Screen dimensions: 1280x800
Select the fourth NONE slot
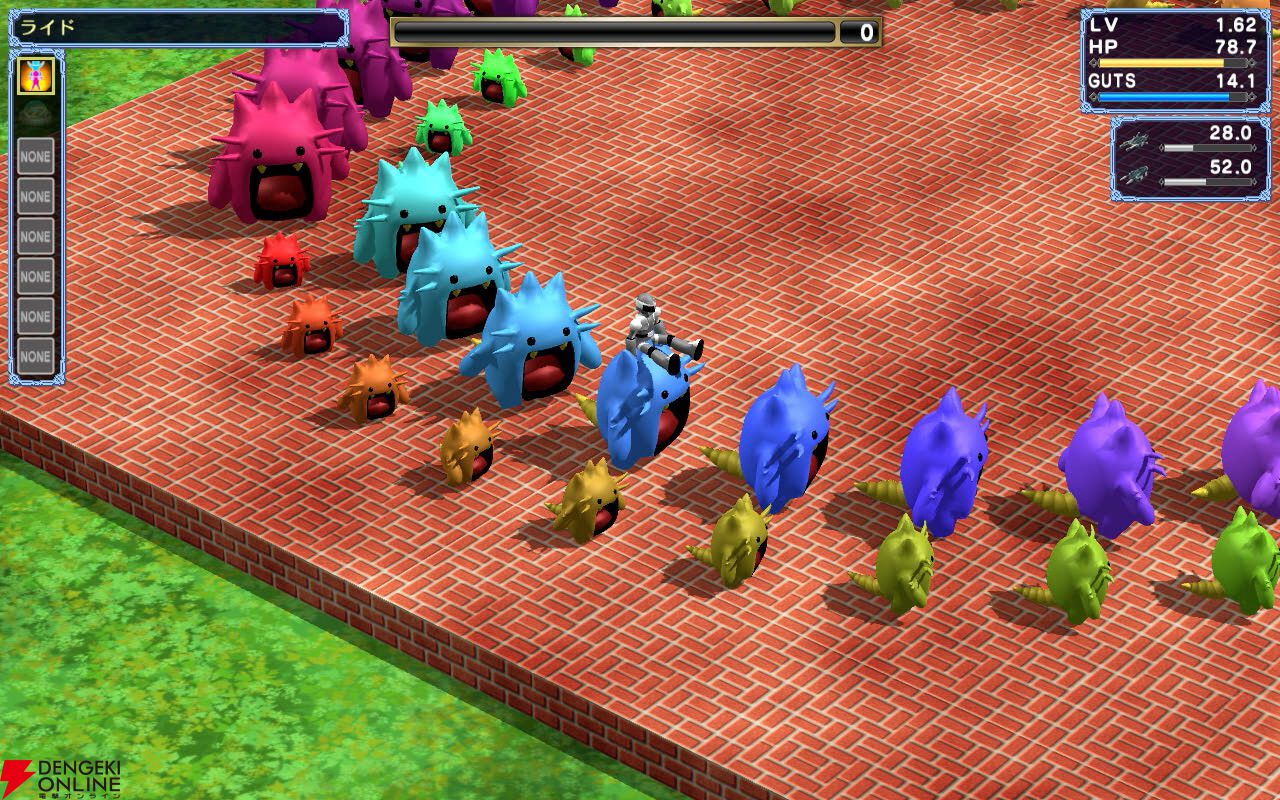coord(35,276)
